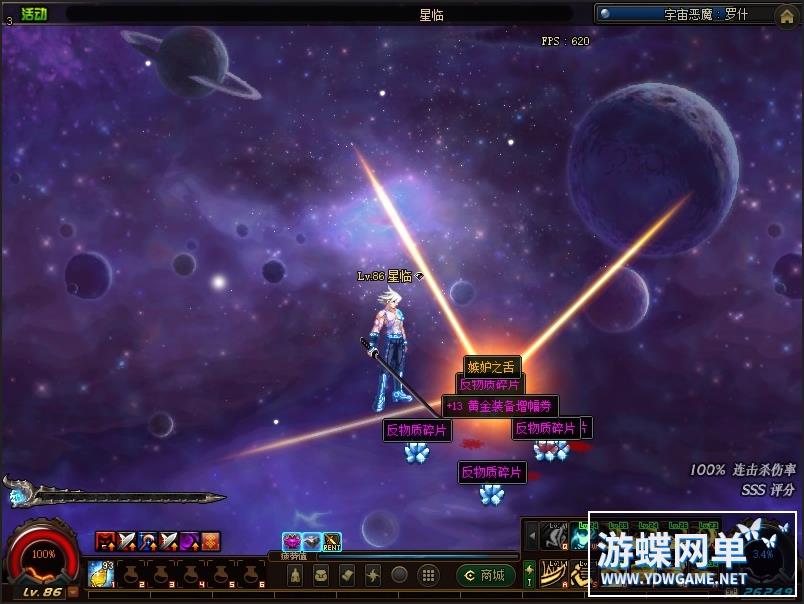Click the red demon mask buff icon

coord(104,542)
